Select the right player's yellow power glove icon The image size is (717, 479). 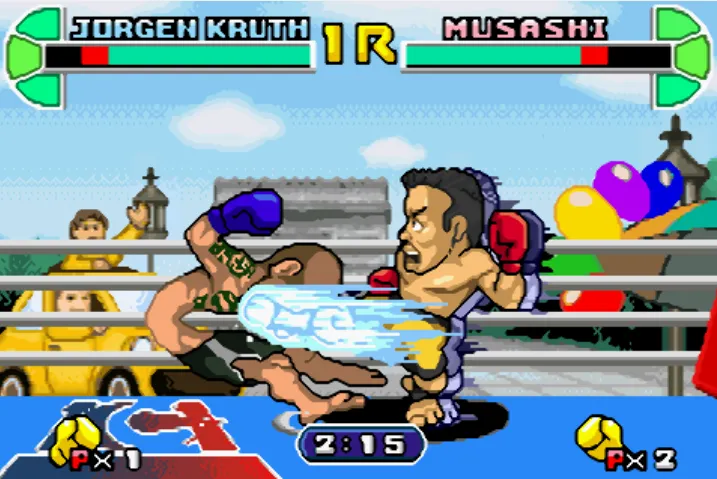point(601,437)
